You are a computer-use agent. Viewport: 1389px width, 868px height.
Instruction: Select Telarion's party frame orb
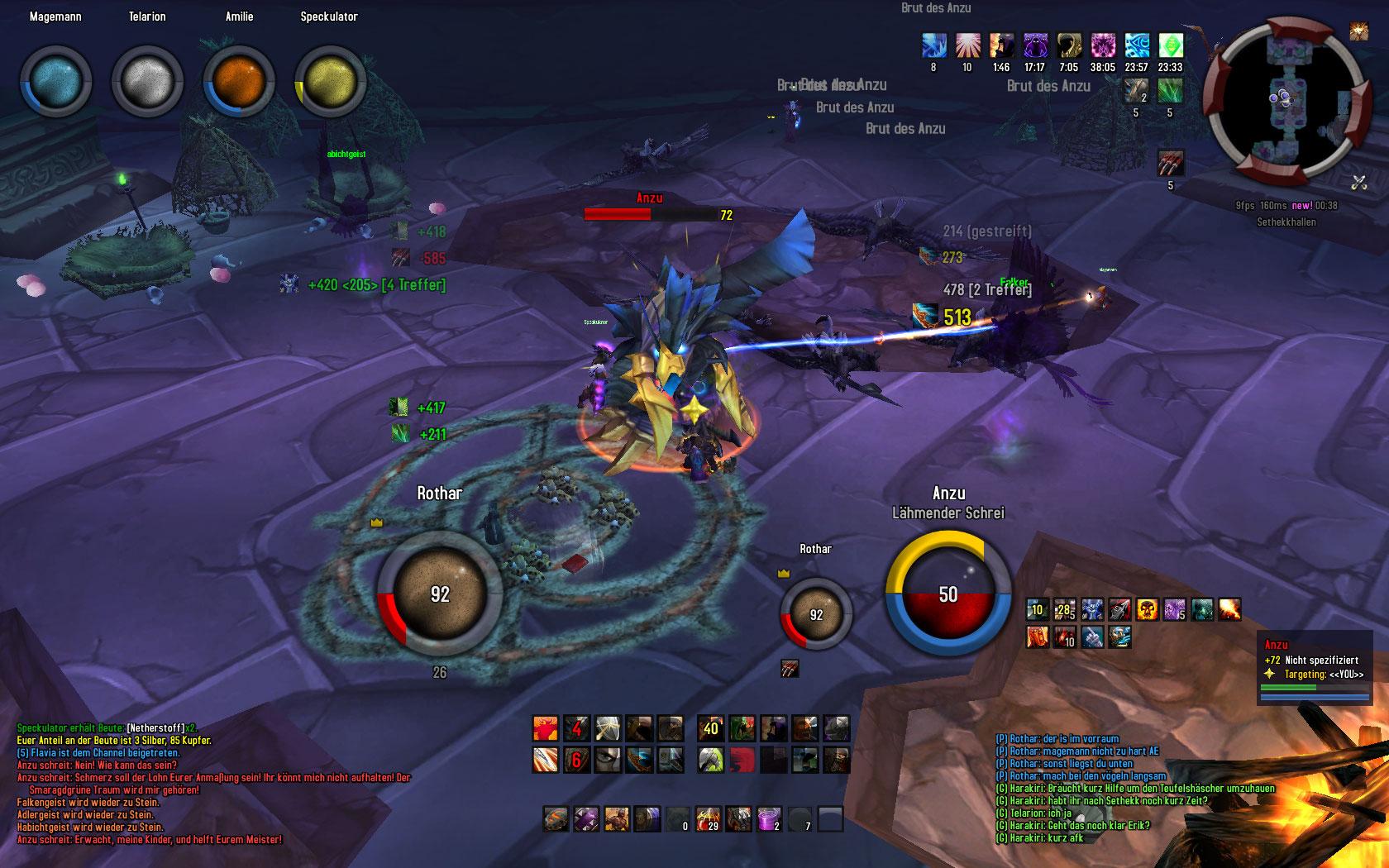click(147, 81)
